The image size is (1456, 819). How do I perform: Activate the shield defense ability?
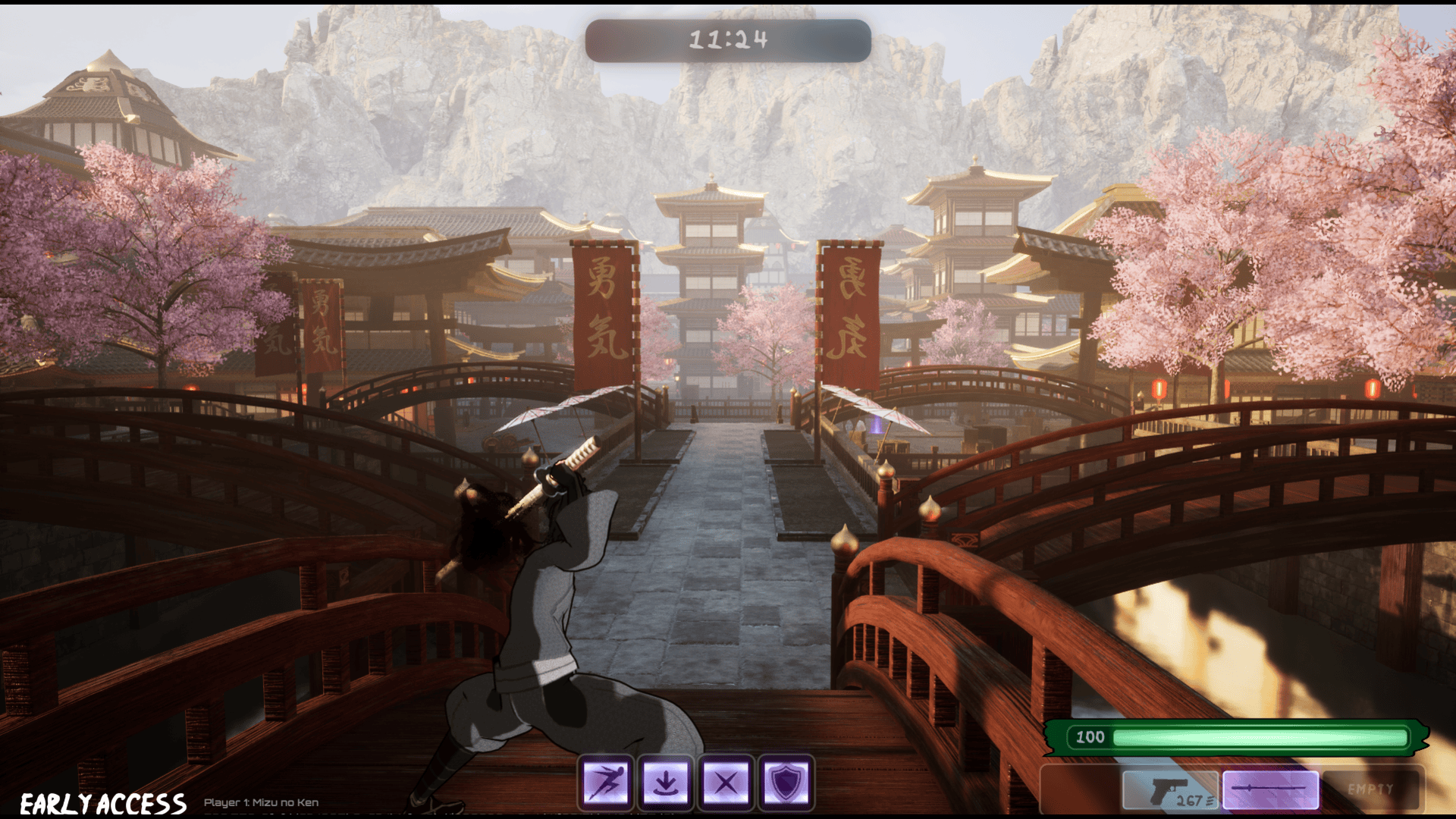coord(786,782)
